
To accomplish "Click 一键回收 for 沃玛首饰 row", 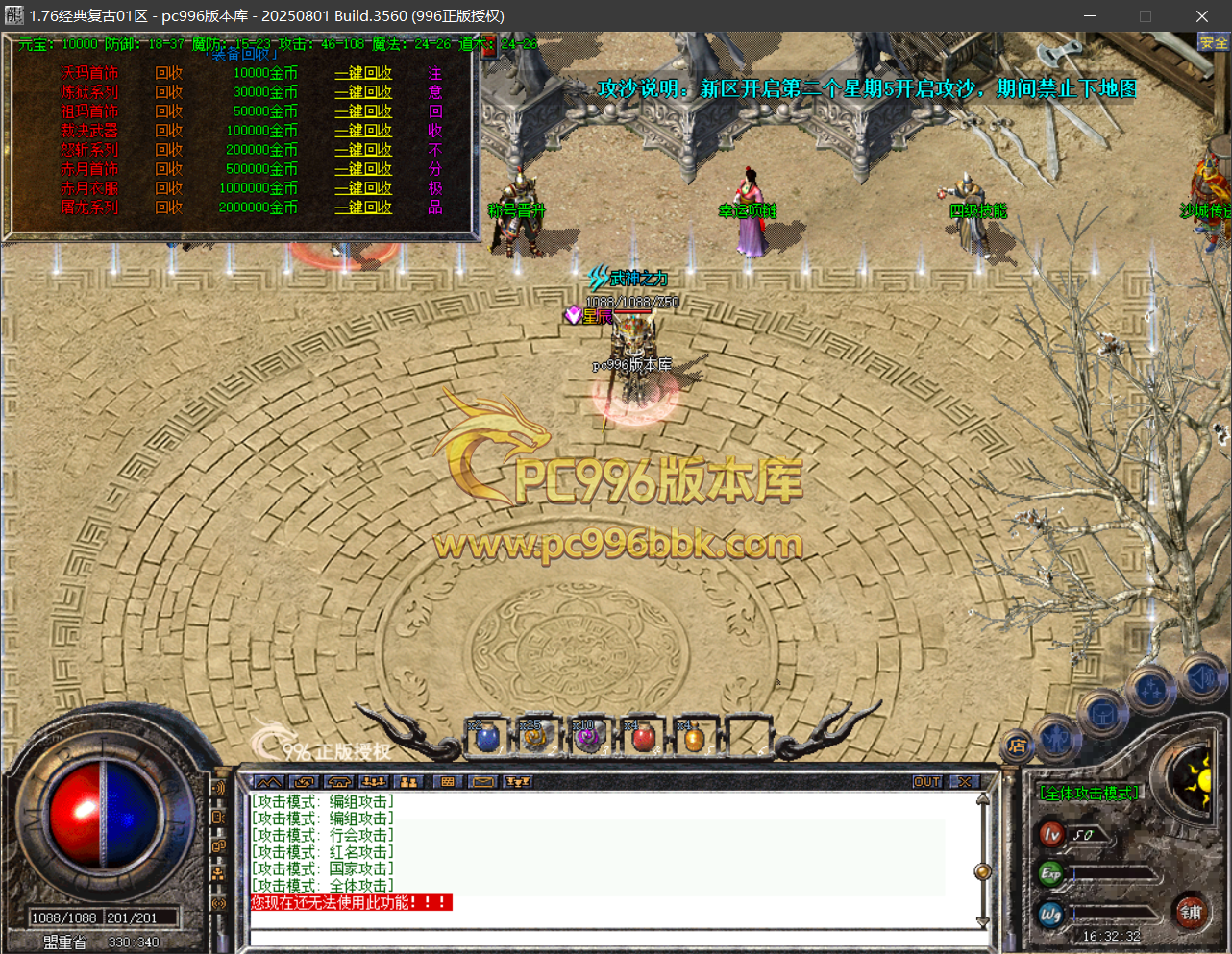I will 363,73.
